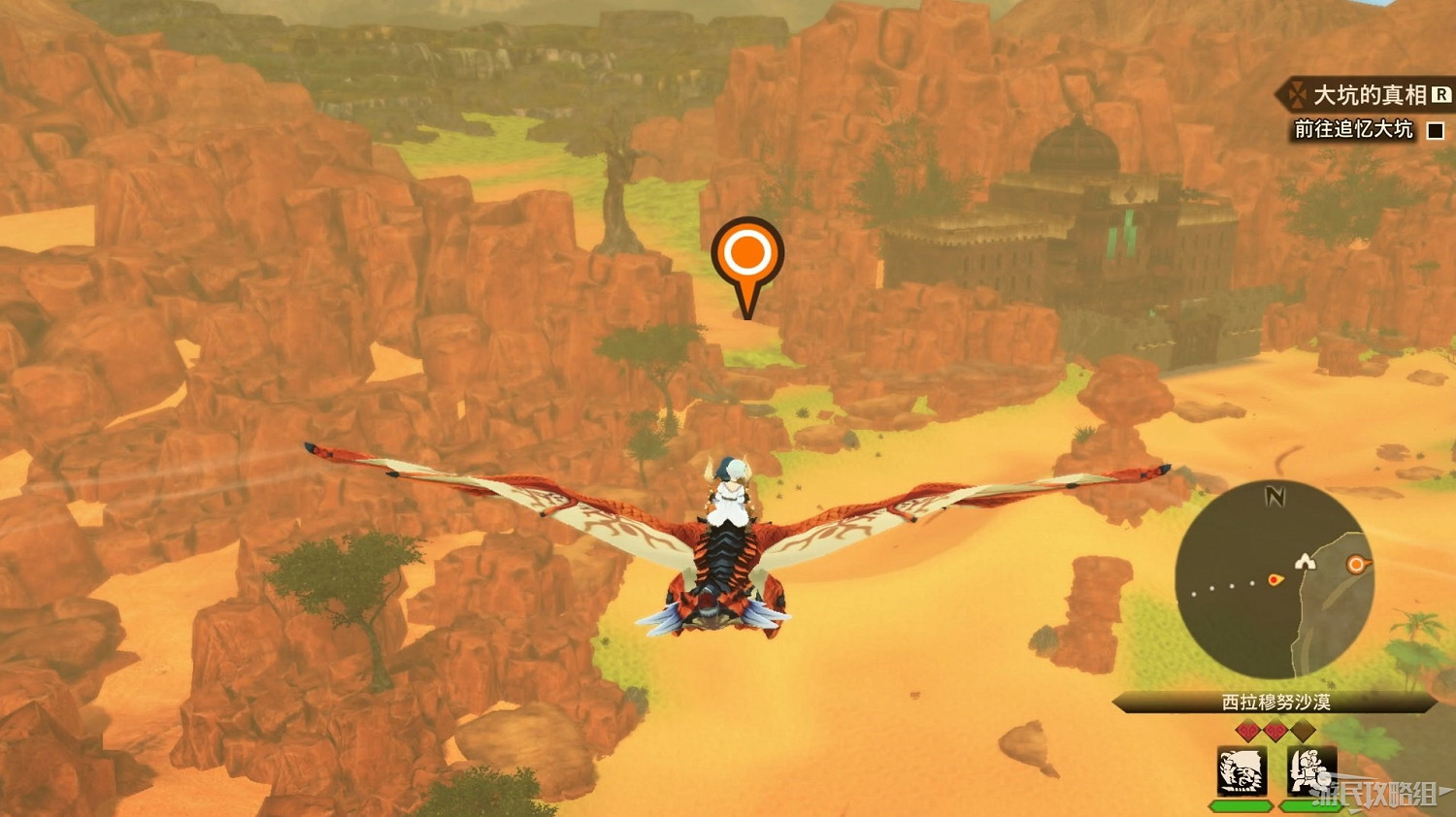Select the village house icon inside the minimap
The width and height of the screenshot is (1456, 817).
(x=1306, y=562)
